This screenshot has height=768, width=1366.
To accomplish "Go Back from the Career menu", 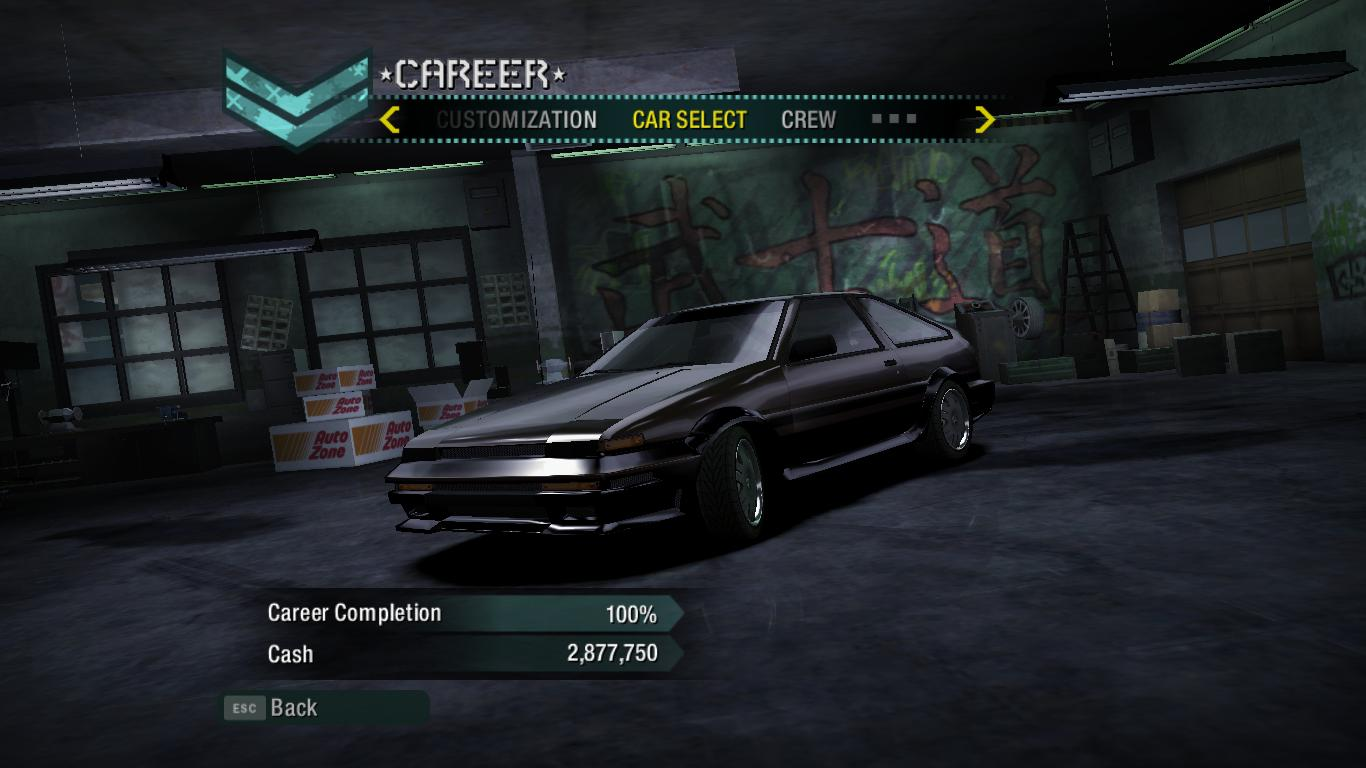I will 292,708.
